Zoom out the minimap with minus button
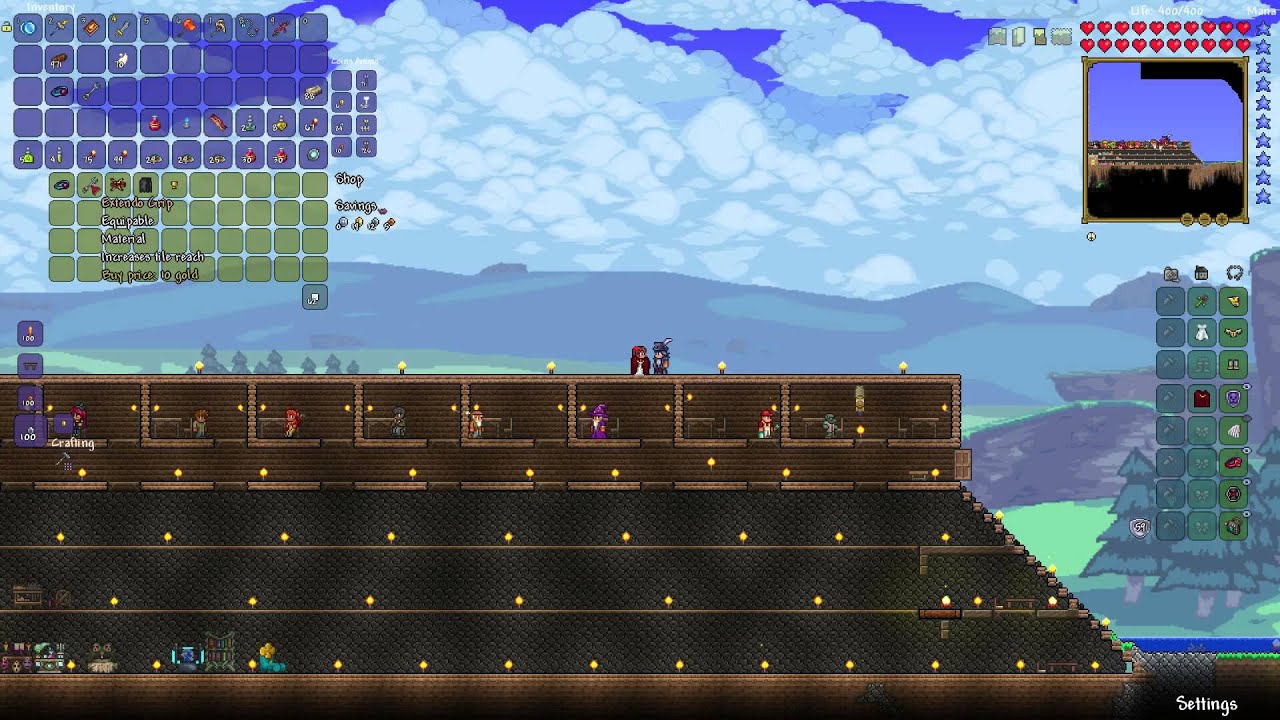 point(1204,220)
